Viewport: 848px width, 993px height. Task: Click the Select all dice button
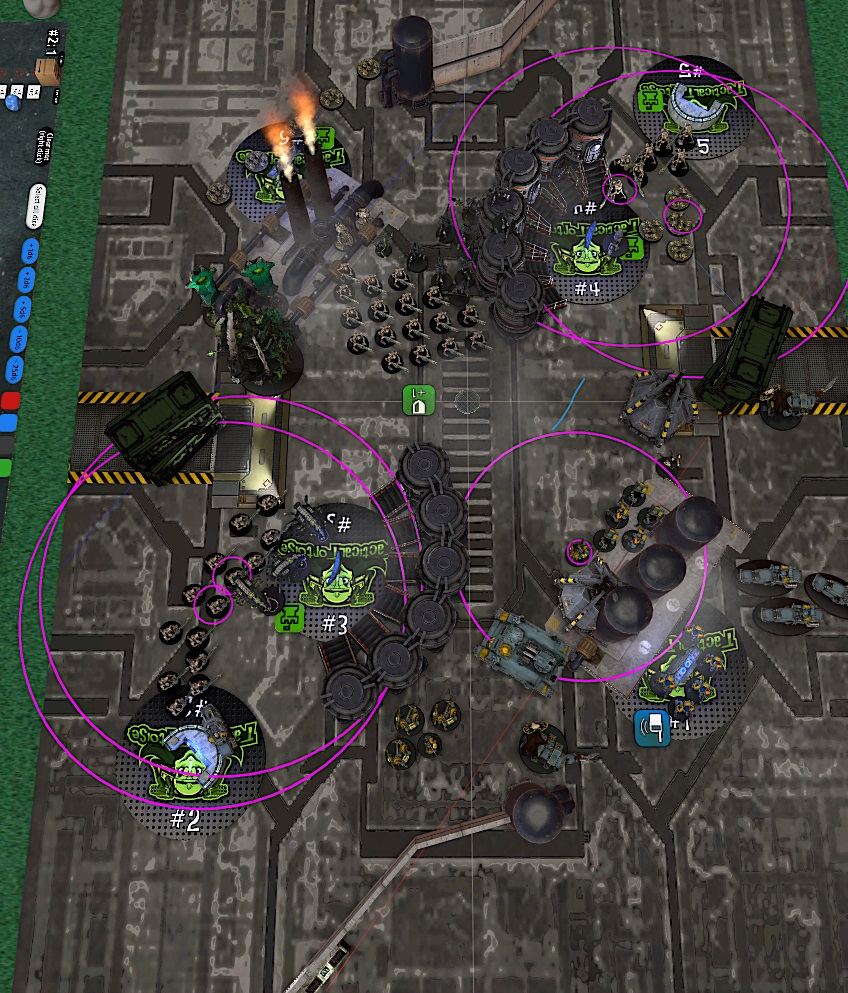(34, 206)
